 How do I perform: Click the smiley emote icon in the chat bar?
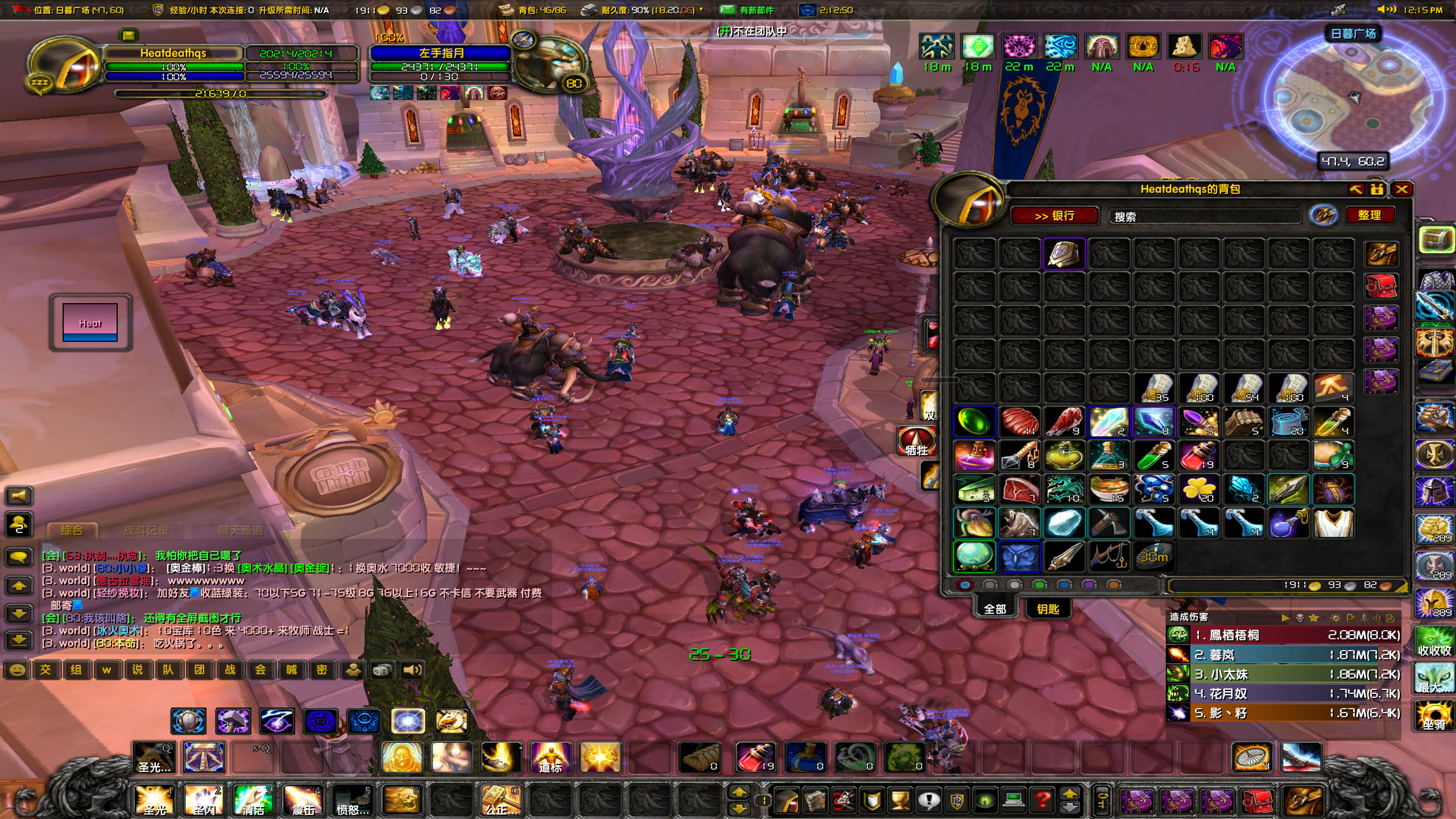pos(16,670)
